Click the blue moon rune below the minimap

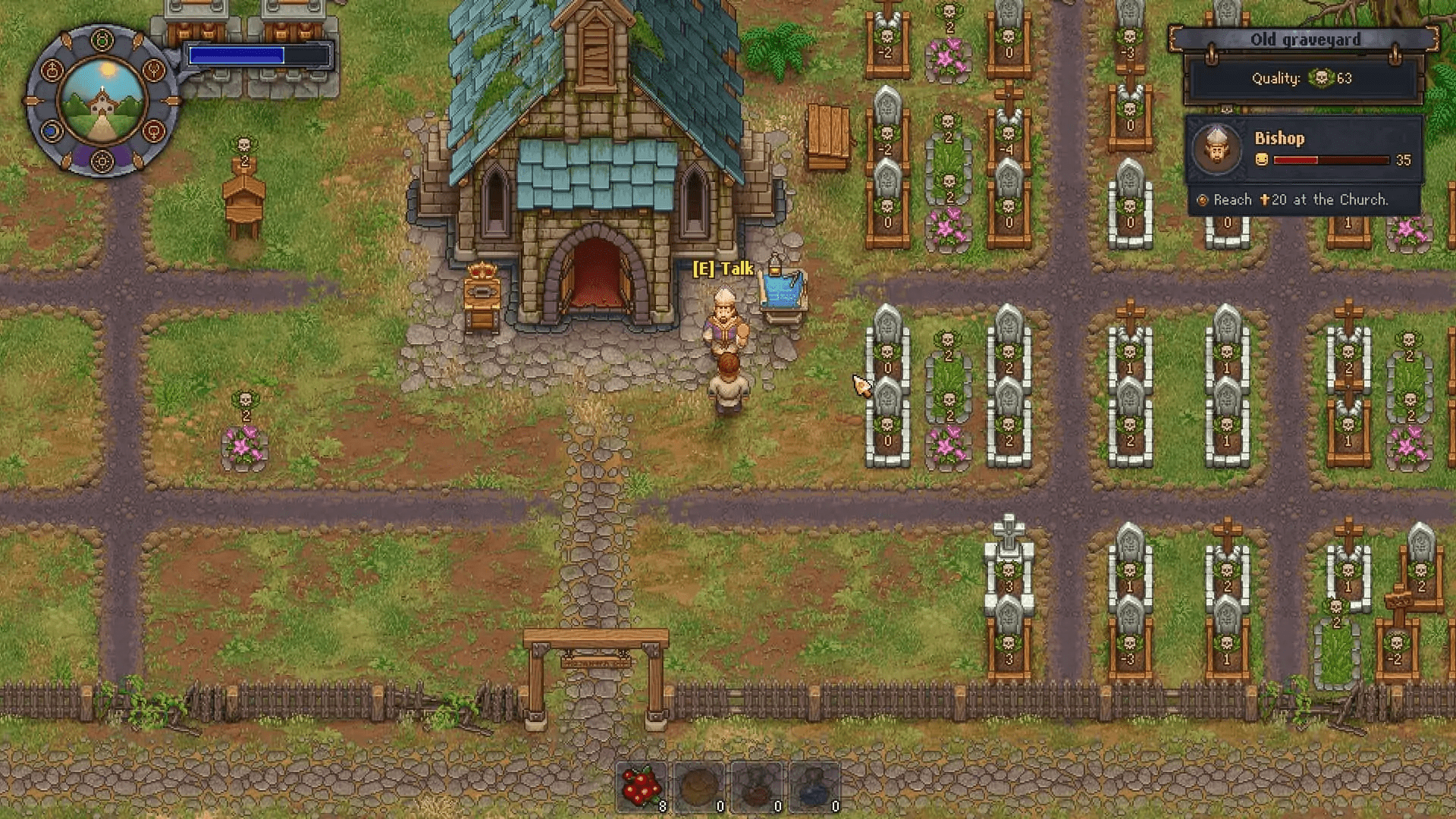pyautogui.click(x=52, y=131)
